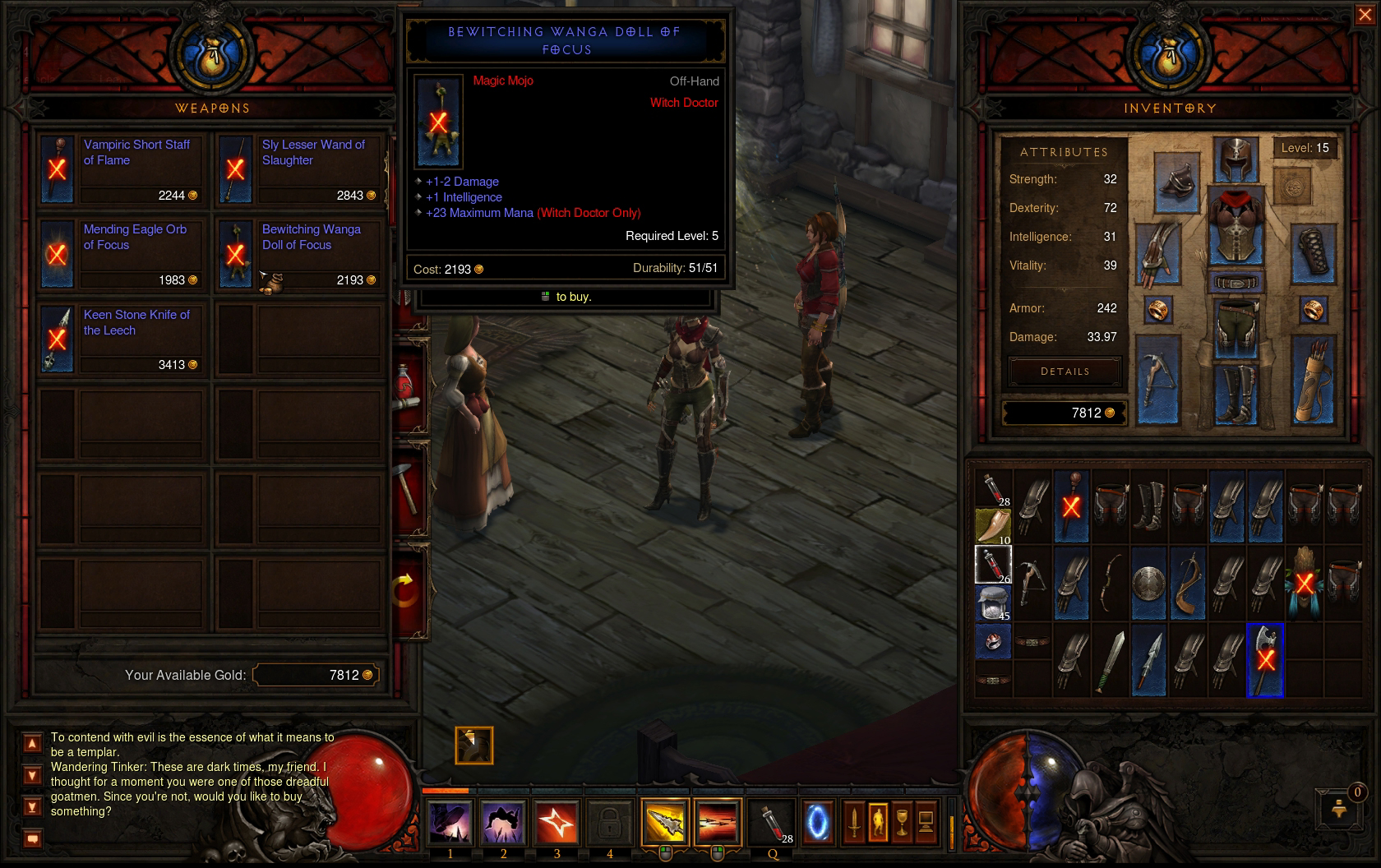This screenshot has width=1381, height=868.
Task: Purchase the Mending Eagle Orb of Focus
Action: pos(120,255)
